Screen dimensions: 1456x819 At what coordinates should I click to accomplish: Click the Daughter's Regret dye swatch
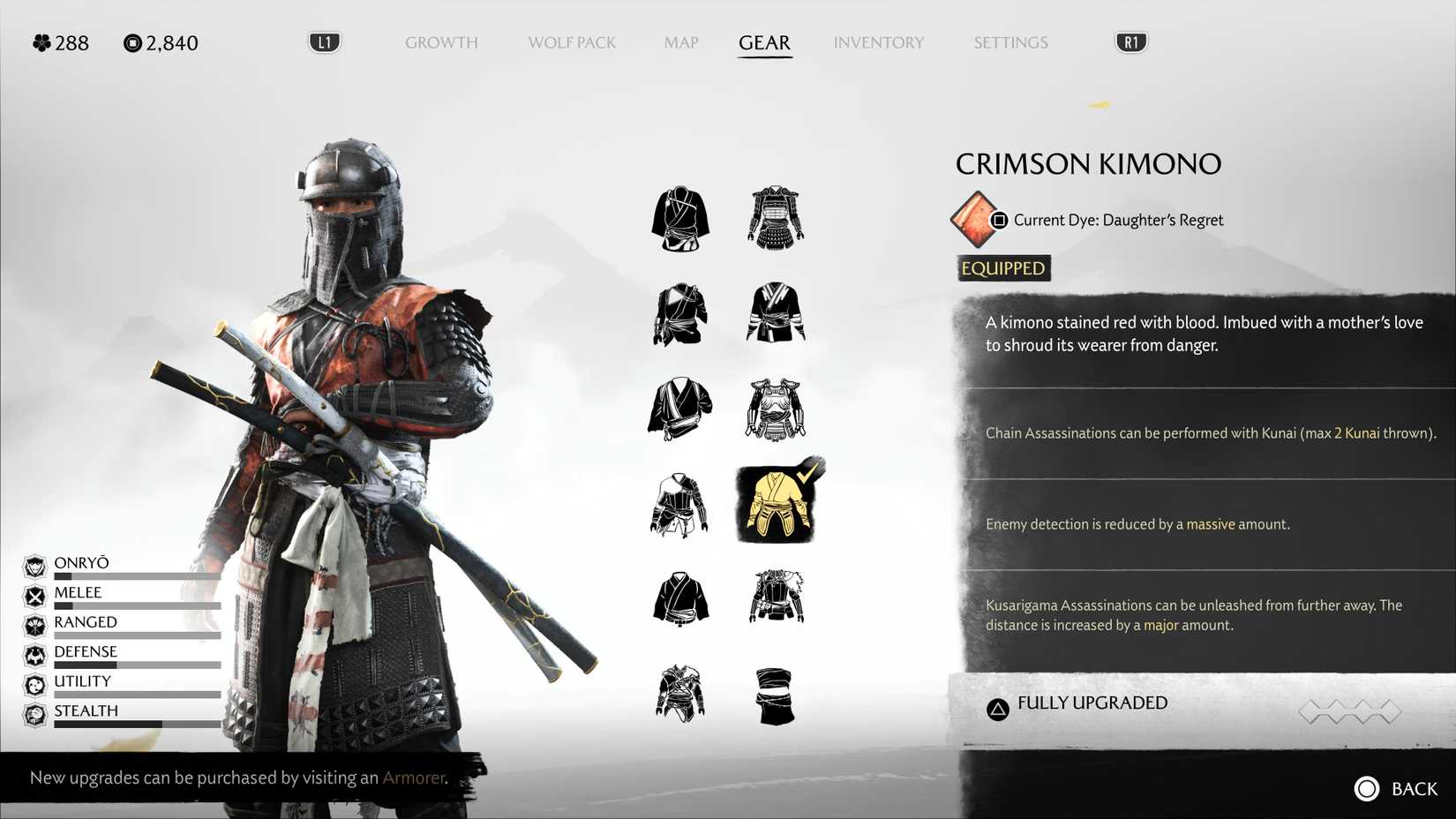pos(973,220)
